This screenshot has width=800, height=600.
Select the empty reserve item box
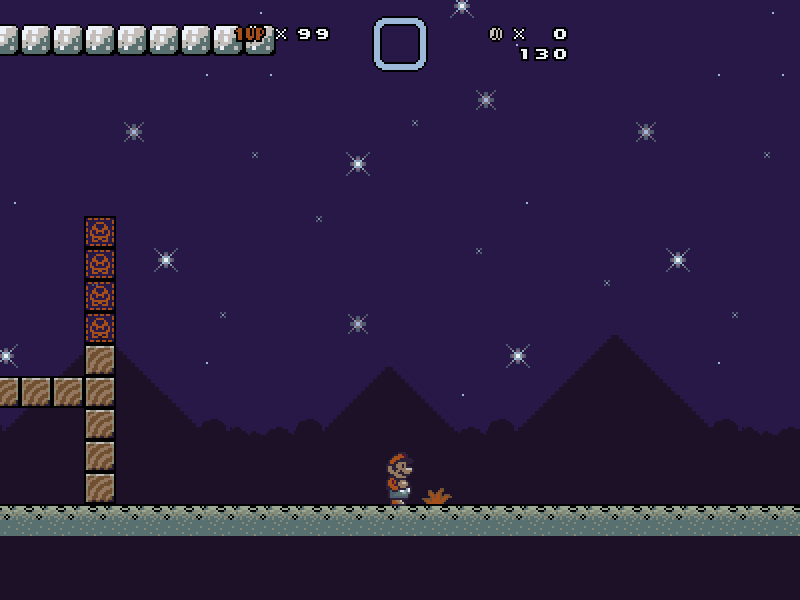(400, 44)
